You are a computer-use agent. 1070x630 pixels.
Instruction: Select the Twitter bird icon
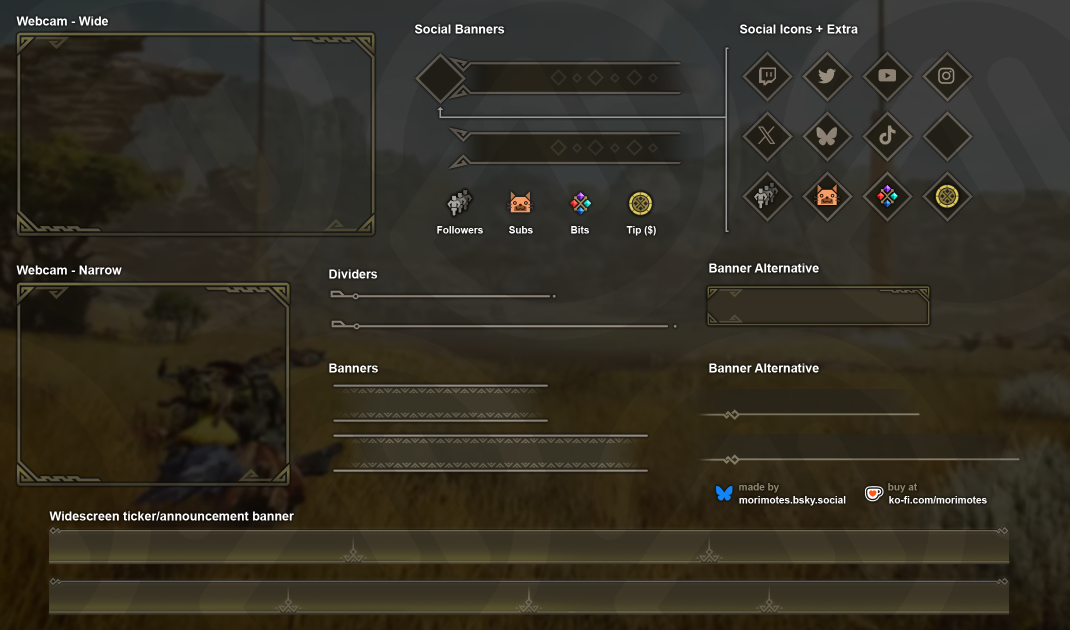[827, 76]
